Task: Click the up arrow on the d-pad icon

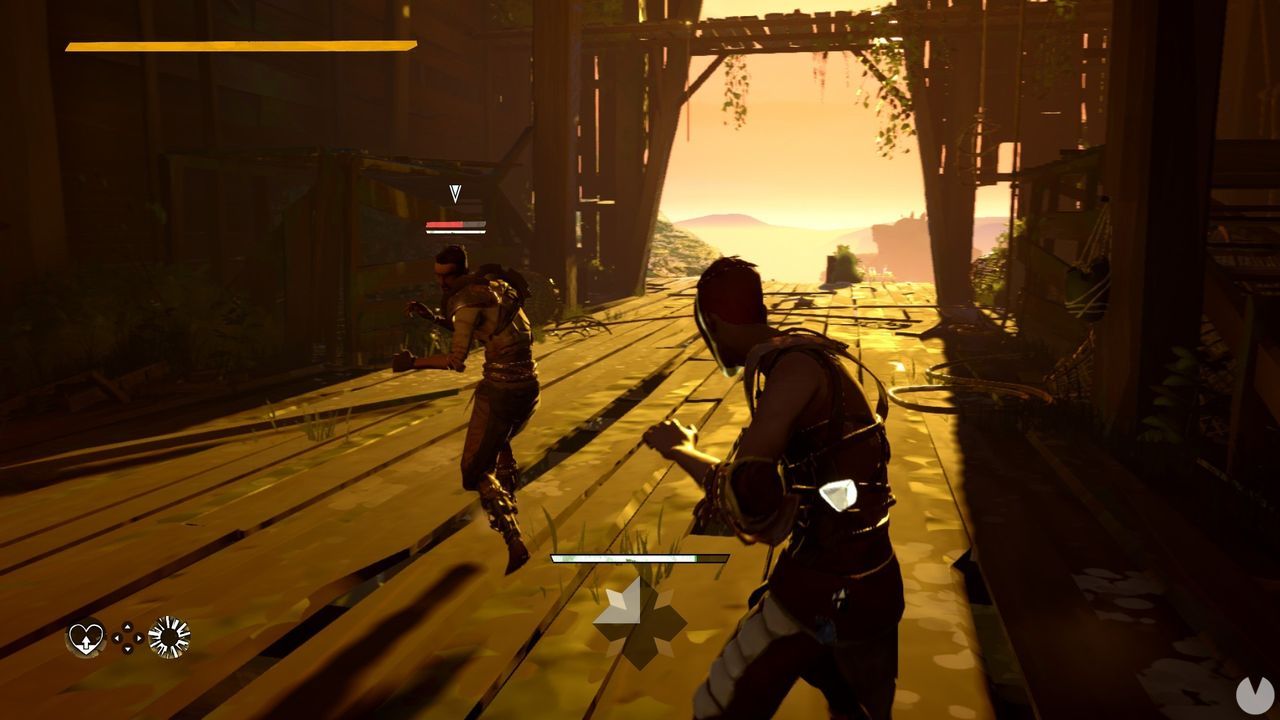Action: (x=127, y=627)
